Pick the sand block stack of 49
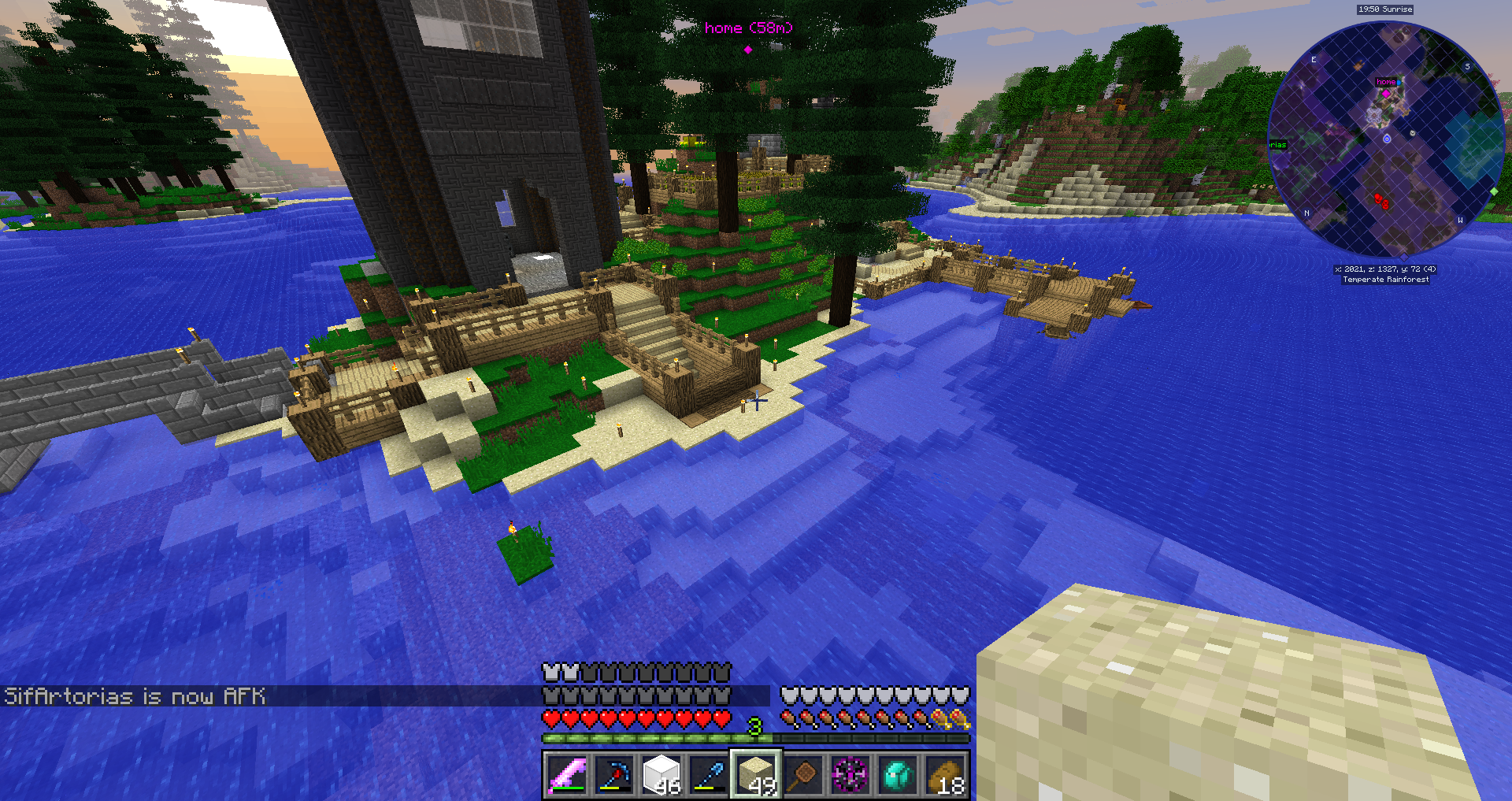This screenshot has height=801, width=1512. (x=756, y=775)
